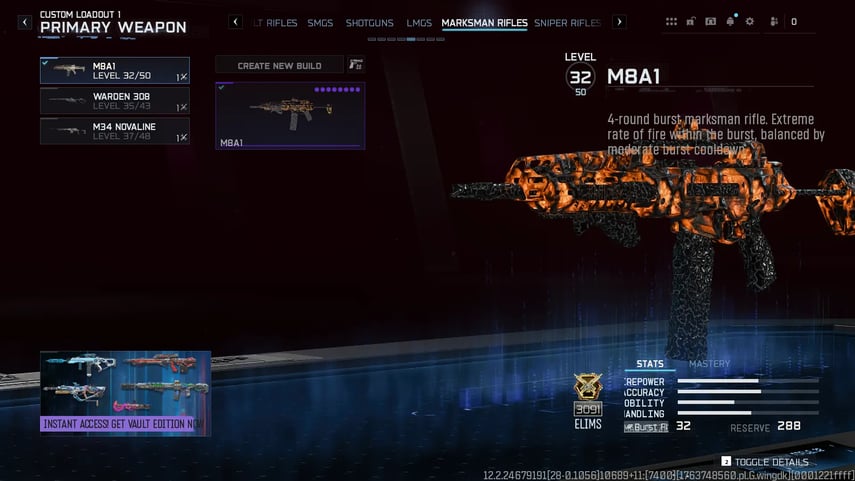Choose the Warden 308 rifle

(114, 101)
